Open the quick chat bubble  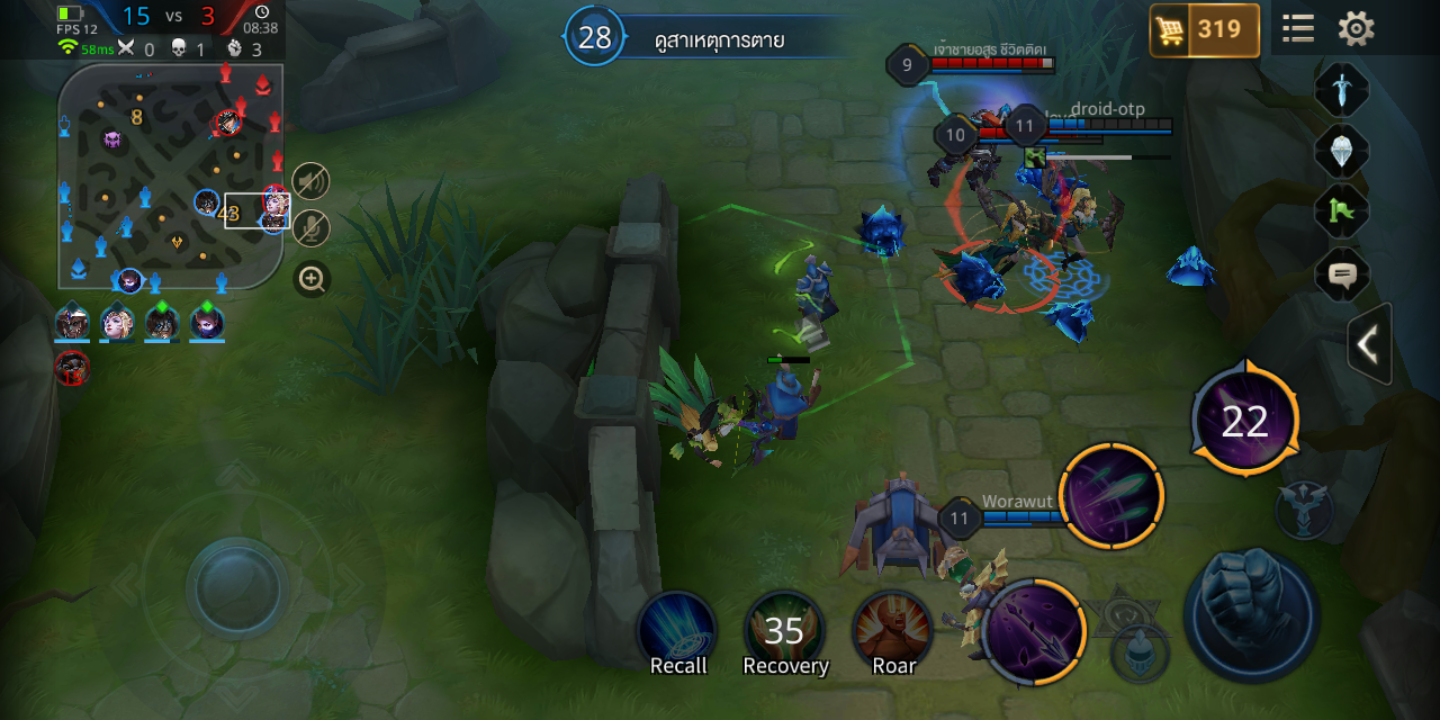click(1341, 273)
